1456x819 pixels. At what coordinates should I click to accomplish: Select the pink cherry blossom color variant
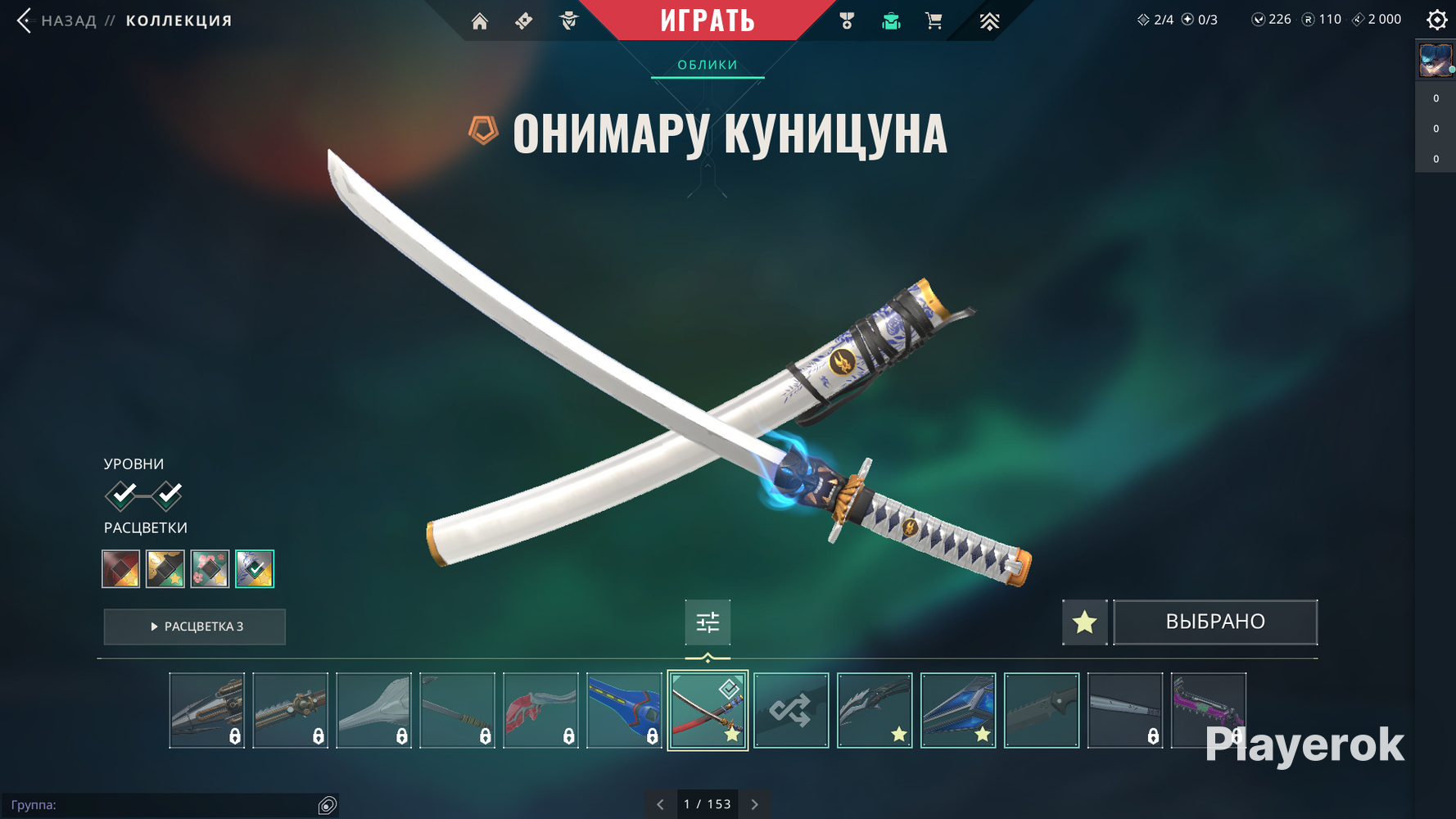point(210,568)
